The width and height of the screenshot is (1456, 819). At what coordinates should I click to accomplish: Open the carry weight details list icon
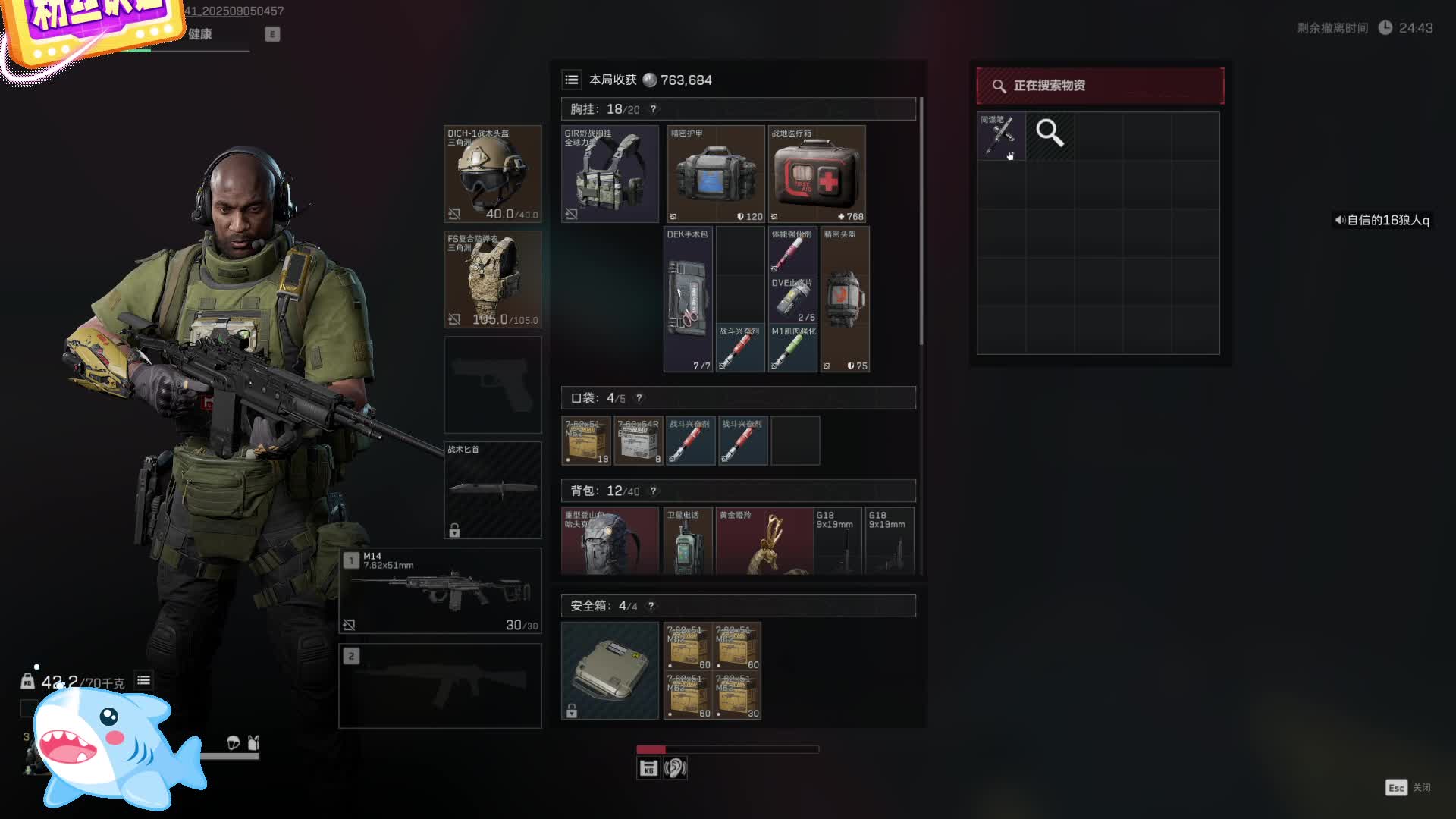[143, 680]
